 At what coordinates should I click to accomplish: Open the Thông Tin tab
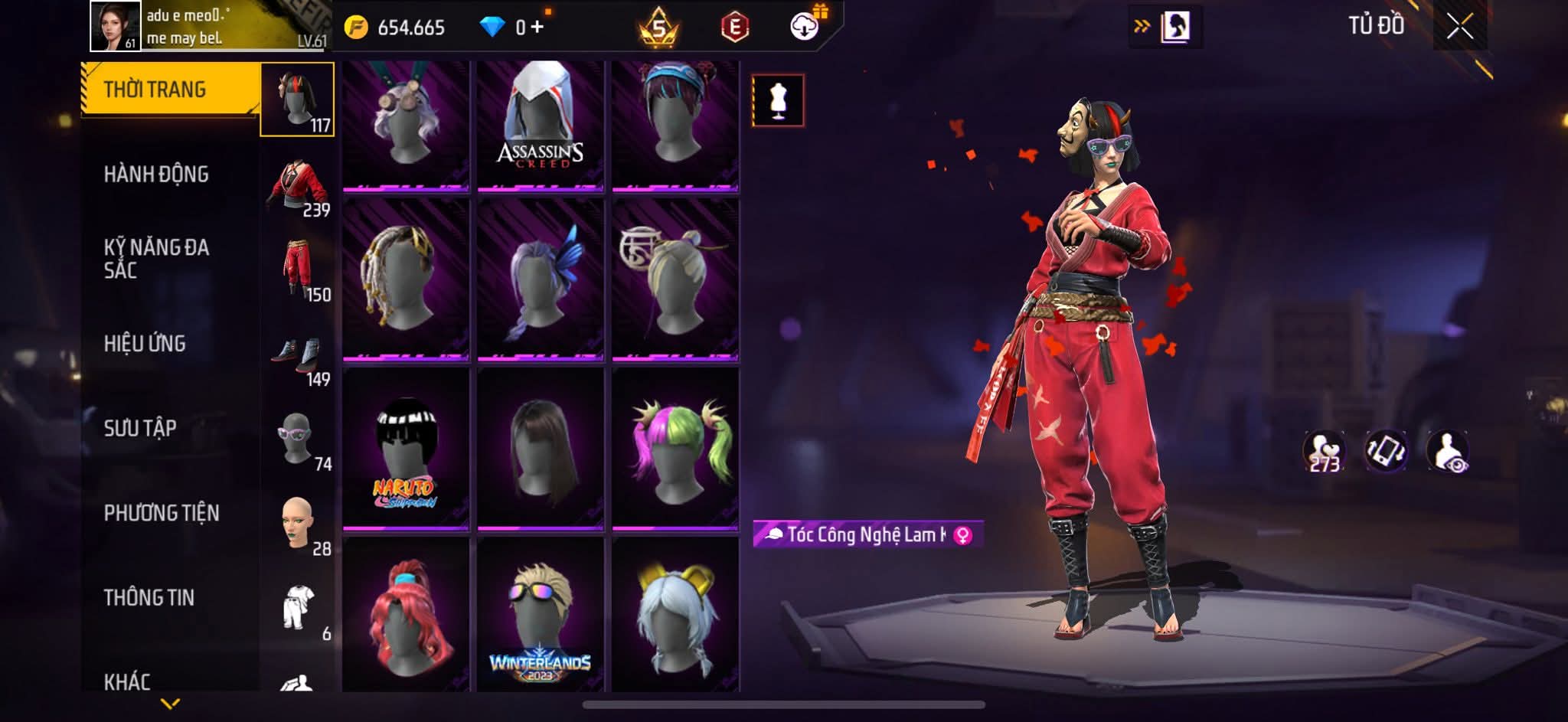[149, 598]
